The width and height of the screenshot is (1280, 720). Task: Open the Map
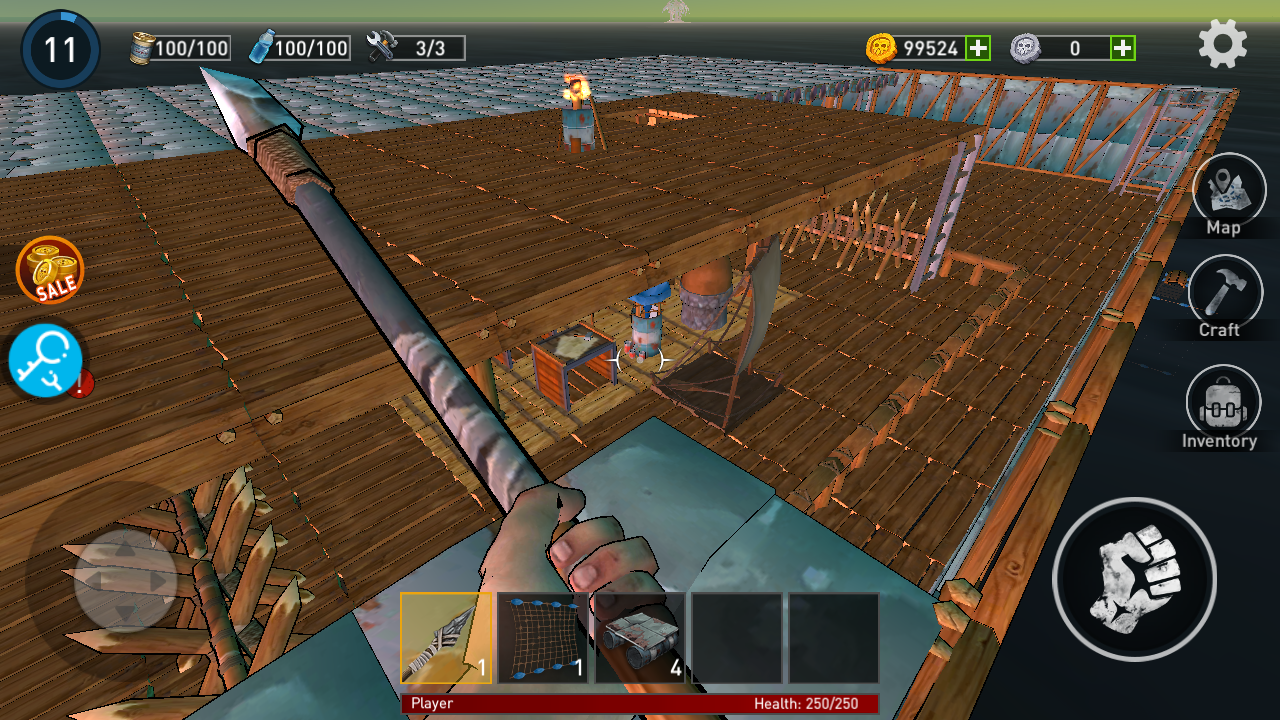pos(1228,192)
